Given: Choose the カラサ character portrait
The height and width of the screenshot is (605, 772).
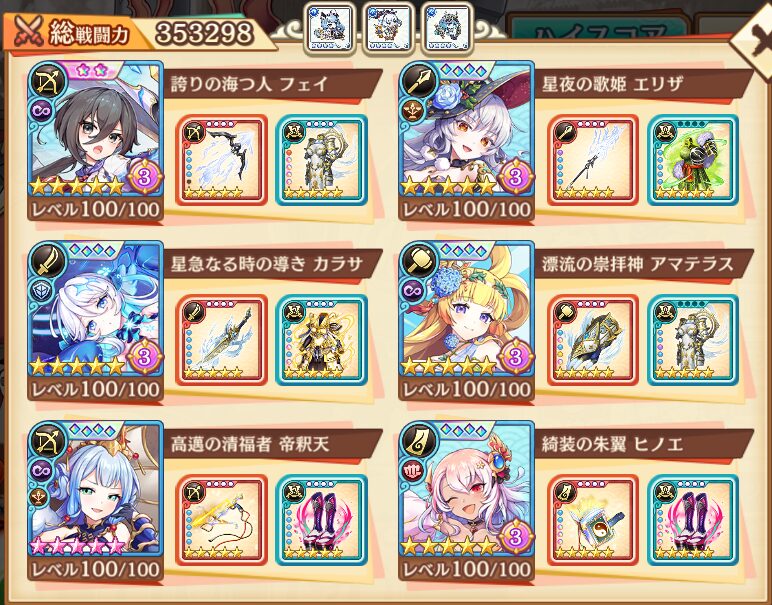Looking at the screenshot, I should pyautogui.click(x=95, y=311).
